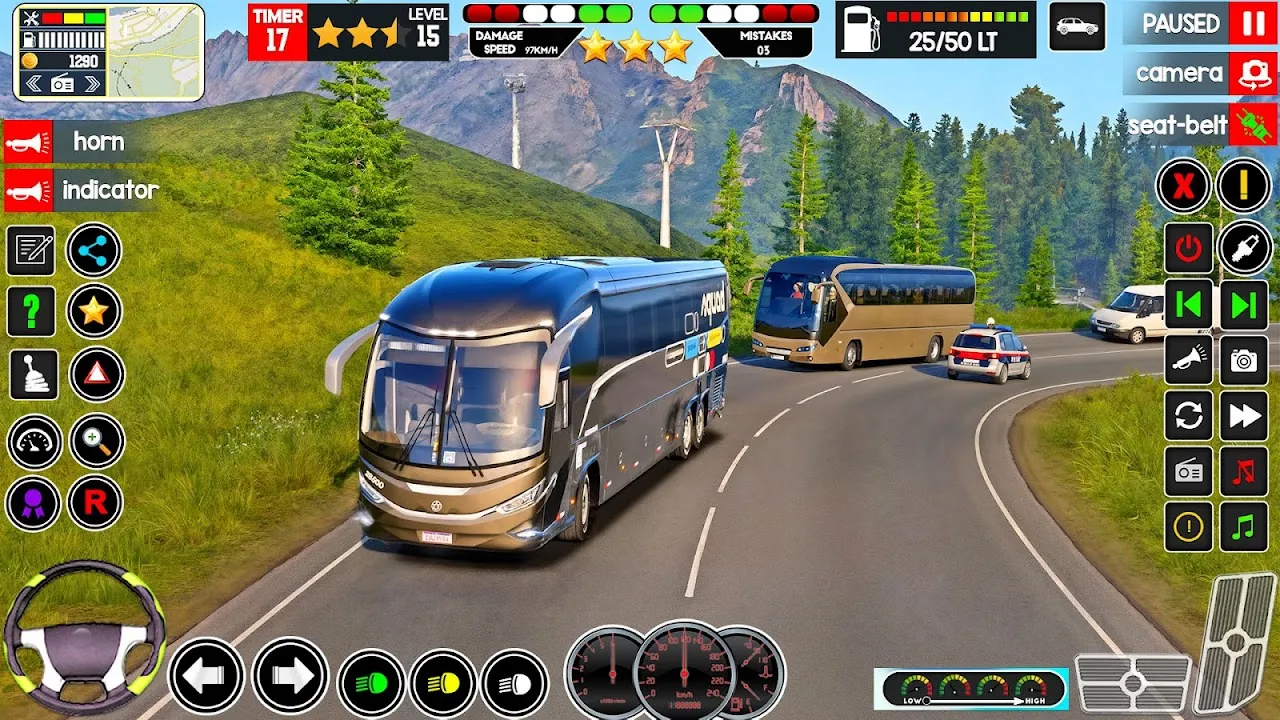The width and height of the screenshot is (1280, 720).
Task: Toggle the red power engine button
Action: [x=1188, y=248]
